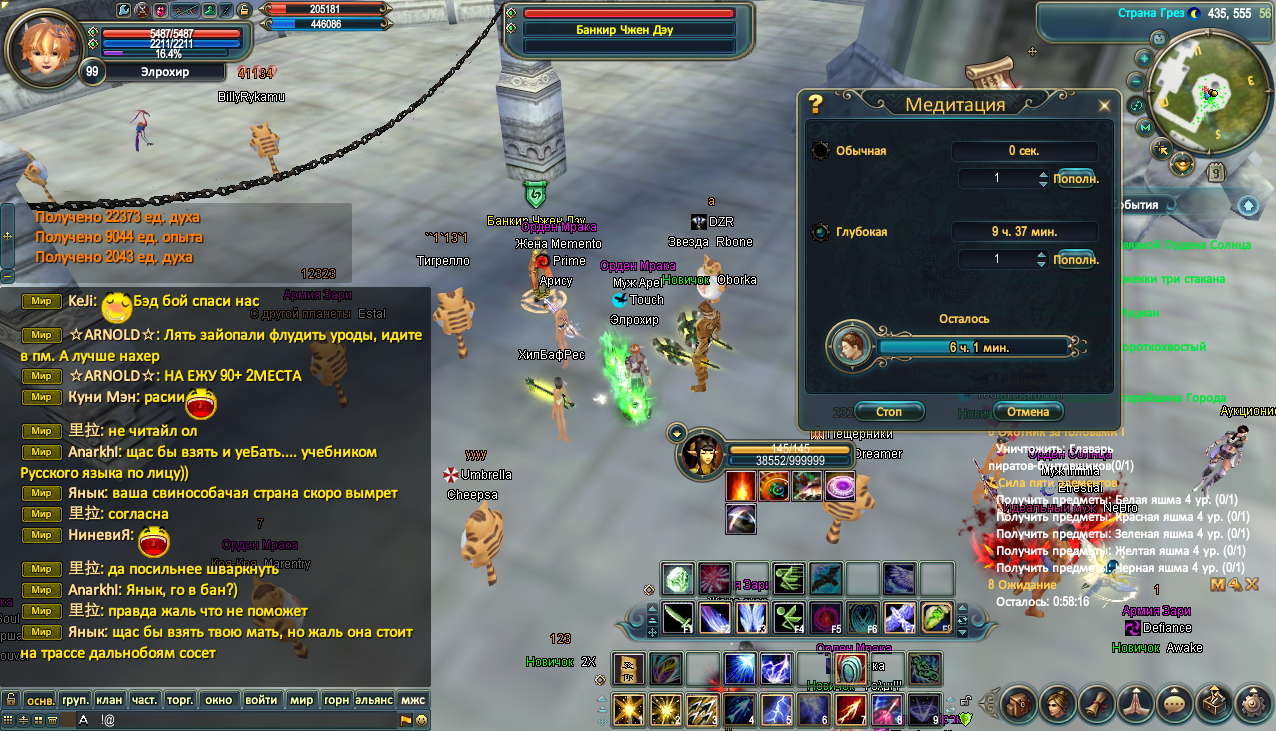Replenish regular (Обычная) meditation time
This screenshot has width=1276, height=731.
click(x=1076, y=179)
